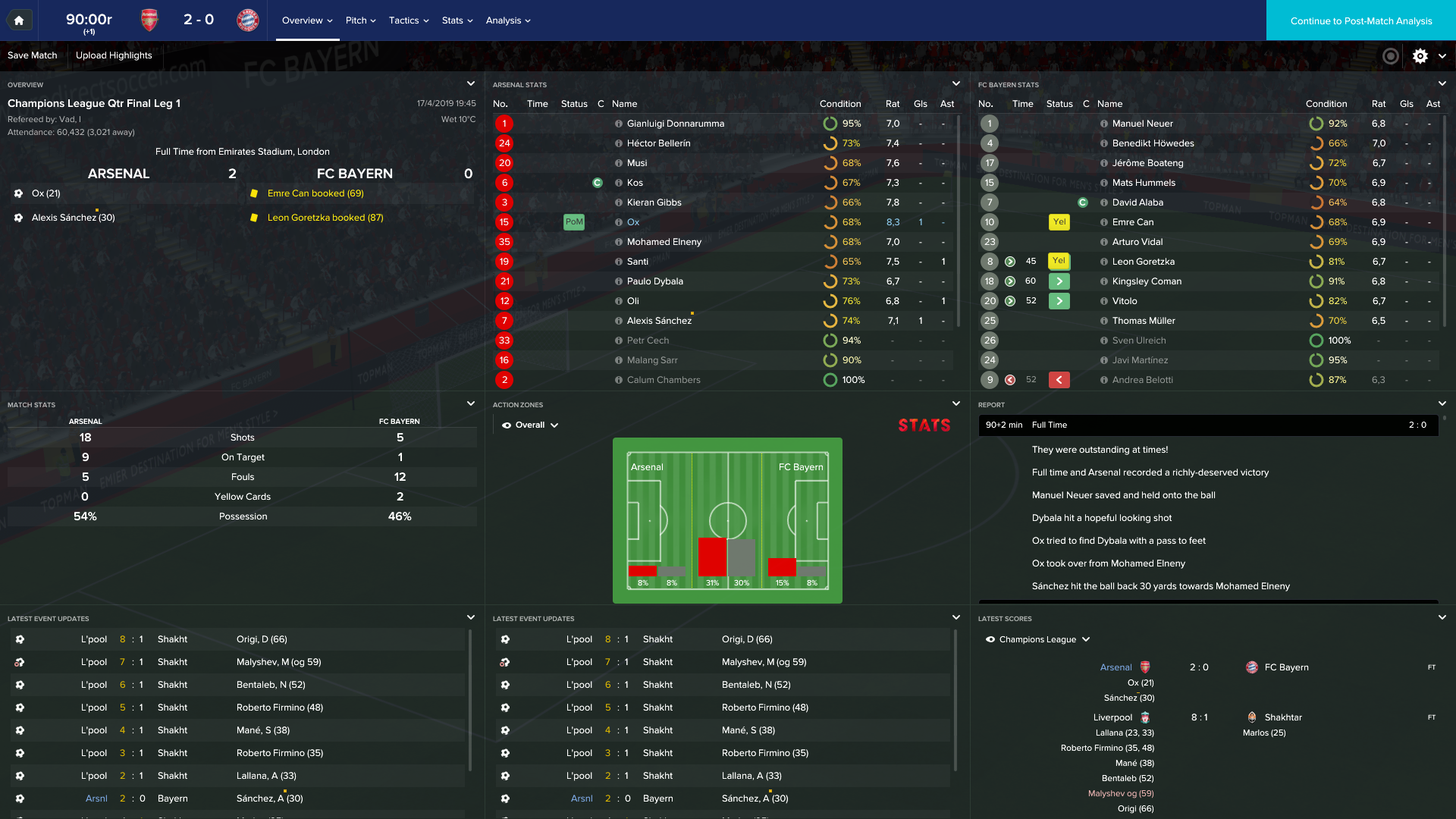Open the Pitch menu
Image resolution: width=1456 pixels, height=819 pixels.
[360, 20]
